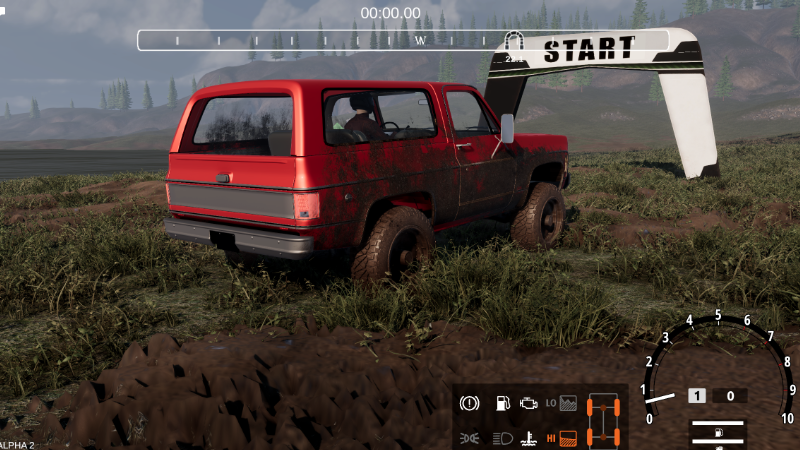The width and height of the screenshot is (800, 450).
Task: Click the parking brake warning icon
Action: [468, 403]
